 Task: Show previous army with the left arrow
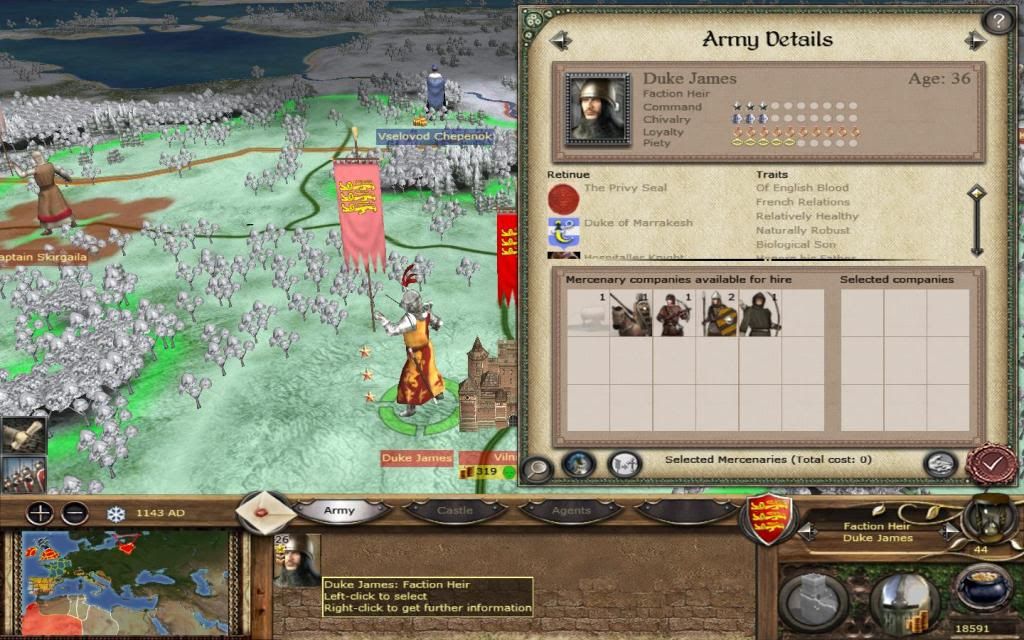(560, 40)
